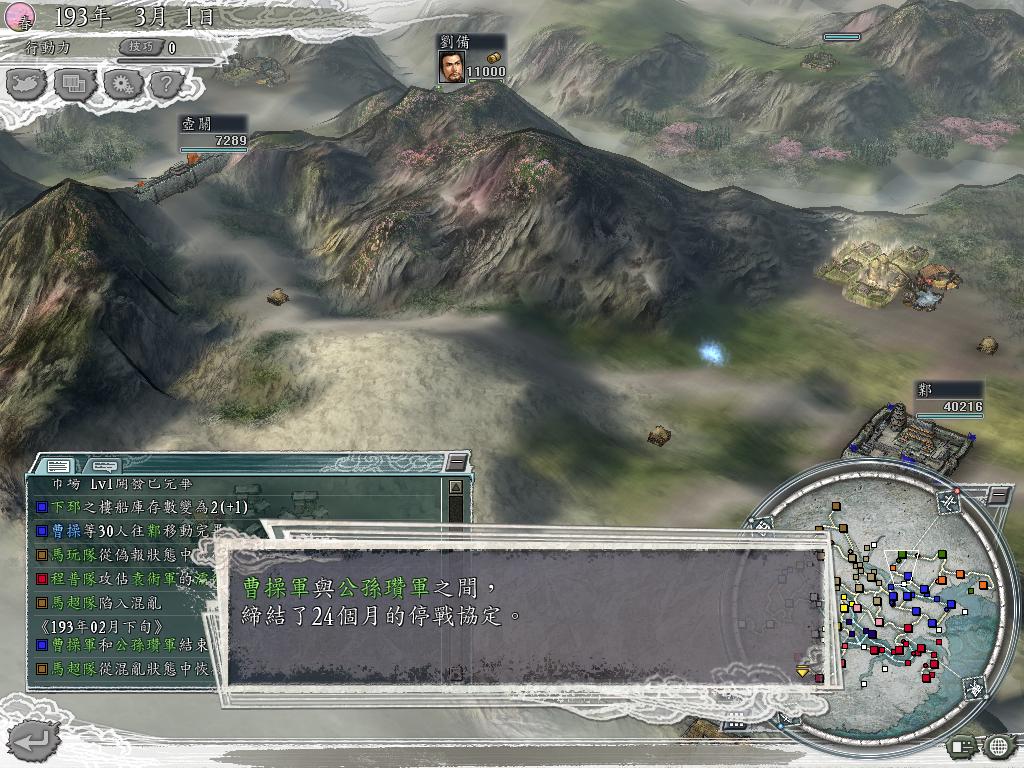Open the question mark help button
This screenshot has height=768, width=1024.
(165, 83)
